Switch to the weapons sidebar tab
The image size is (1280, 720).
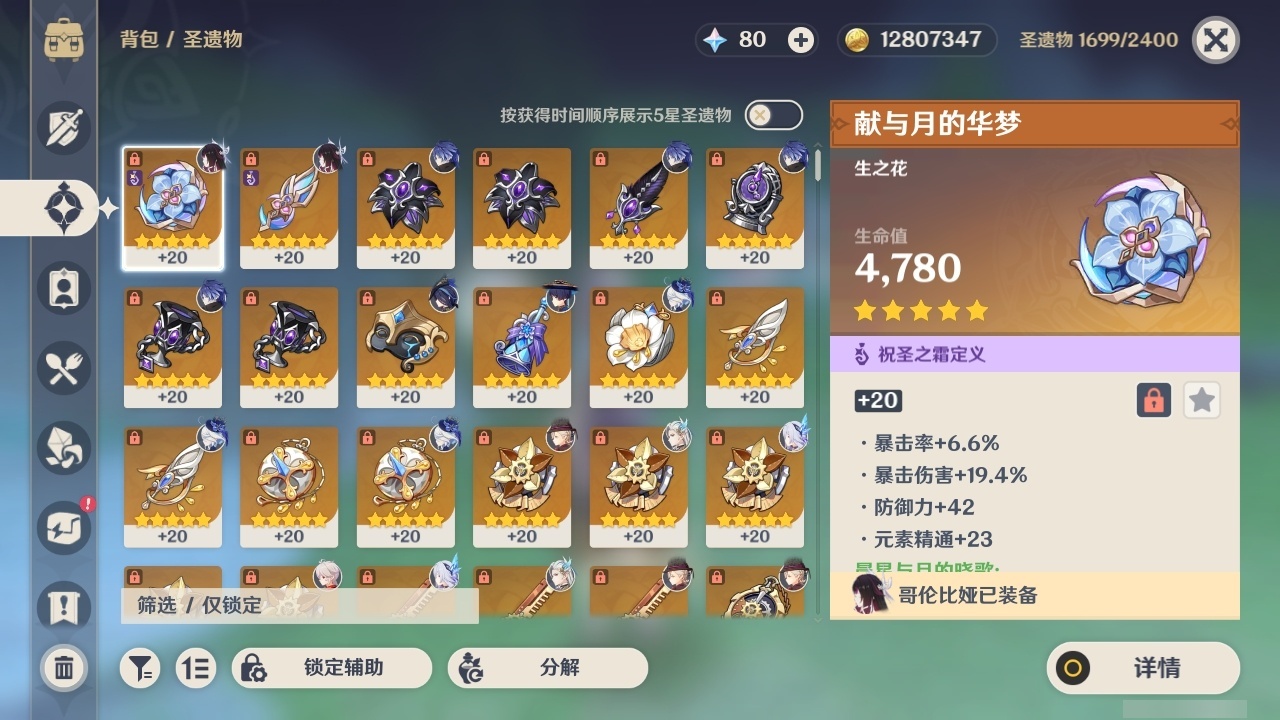coord(60,128)
